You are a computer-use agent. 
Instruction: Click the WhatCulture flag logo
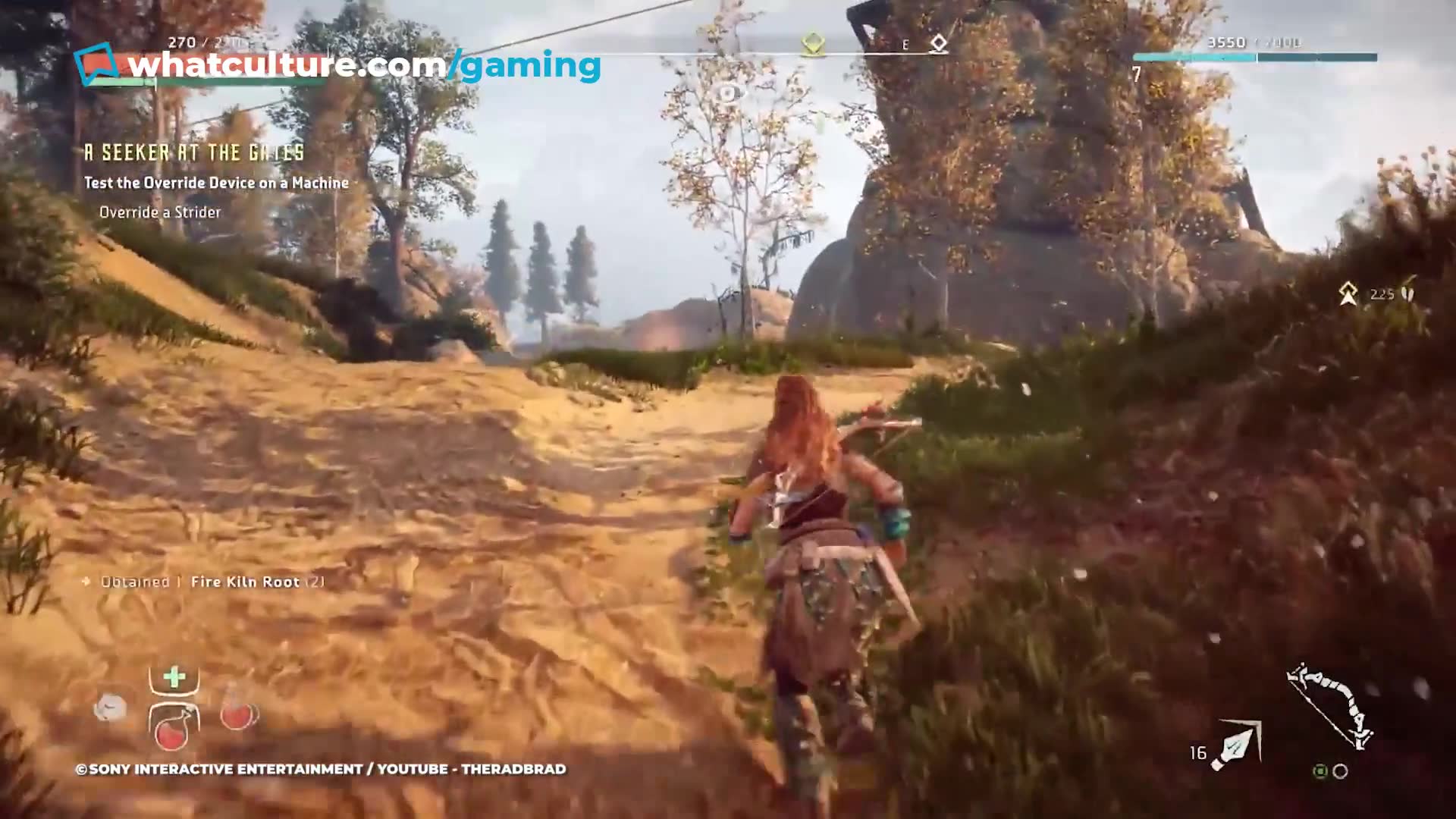click(x=97, y=64)
